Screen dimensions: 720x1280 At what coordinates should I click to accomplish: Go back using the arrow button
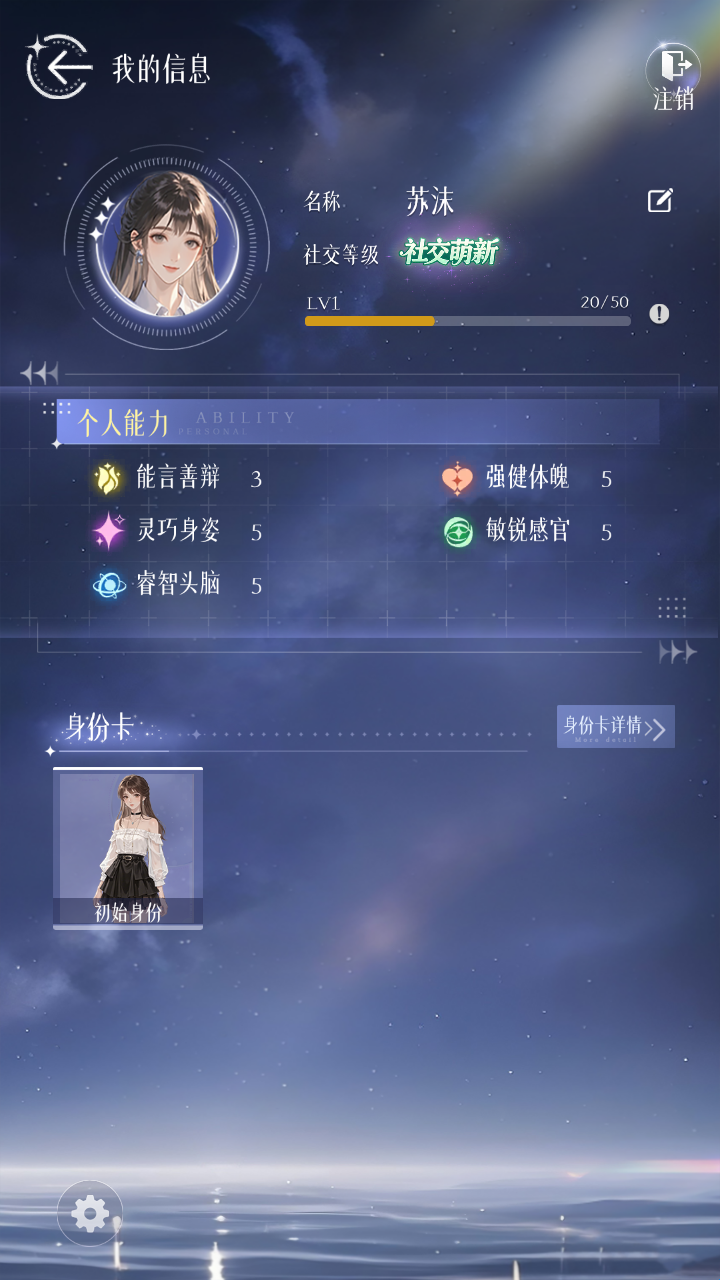tap(59, 68)
